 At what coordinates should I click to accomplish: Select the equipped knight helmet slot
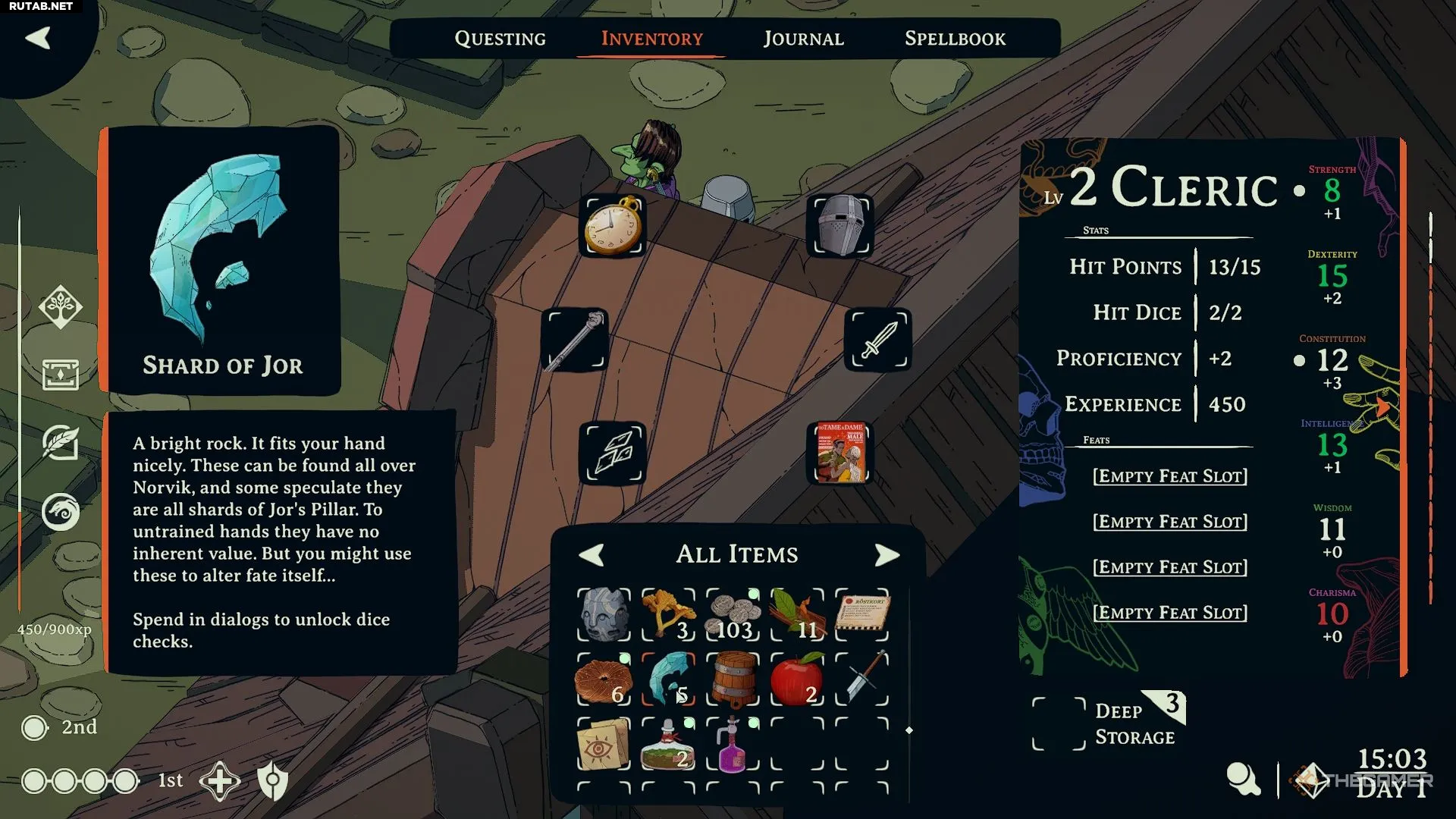[840, 226]
